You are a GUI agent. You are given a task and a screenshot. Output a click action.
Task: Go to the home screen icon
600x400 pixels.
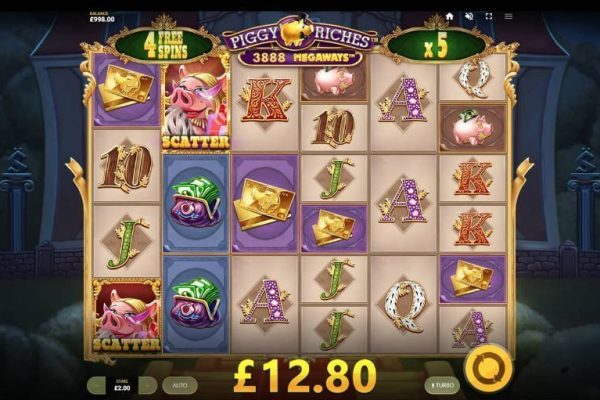coord(450,17)
